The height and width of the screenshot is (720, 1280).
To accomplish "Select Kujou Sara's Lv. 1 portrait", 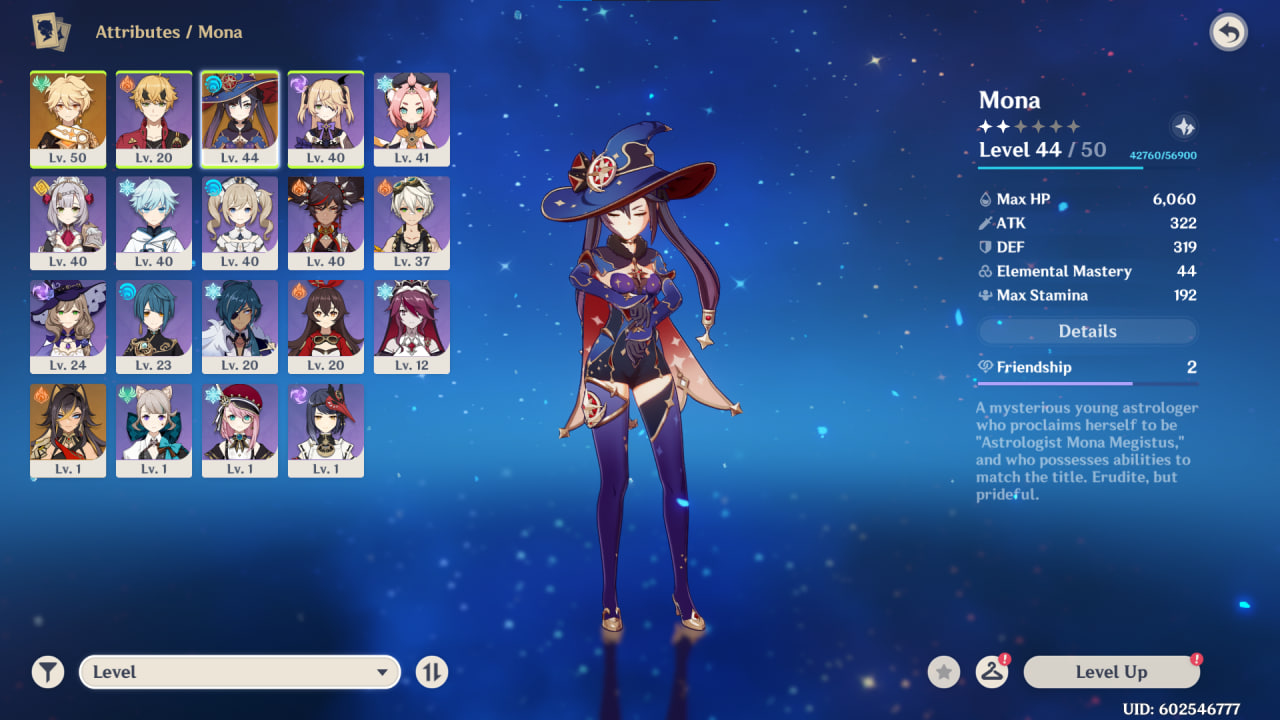I will (326, 430).
